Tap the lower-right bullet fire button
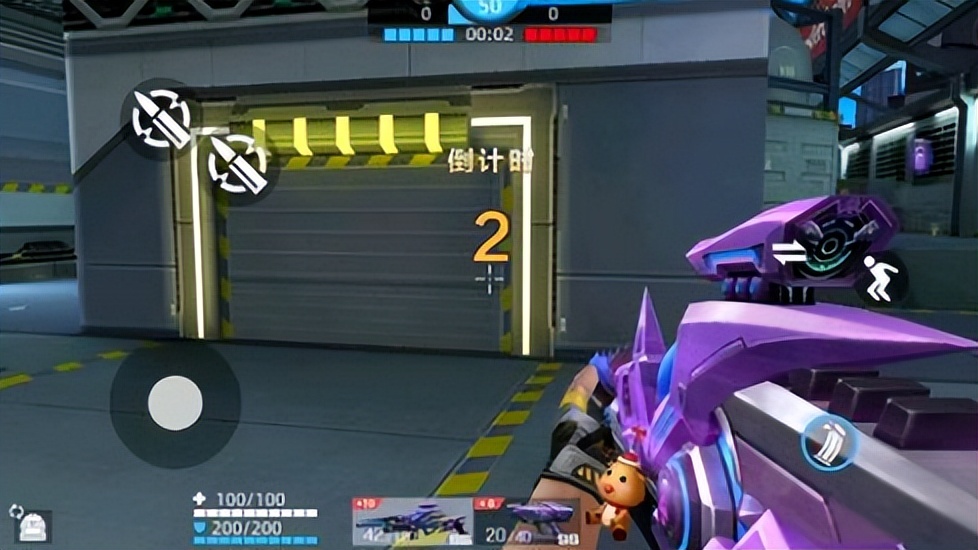This screenshot has height=550, width=978. pyautogui.click(x=238, y=163)
